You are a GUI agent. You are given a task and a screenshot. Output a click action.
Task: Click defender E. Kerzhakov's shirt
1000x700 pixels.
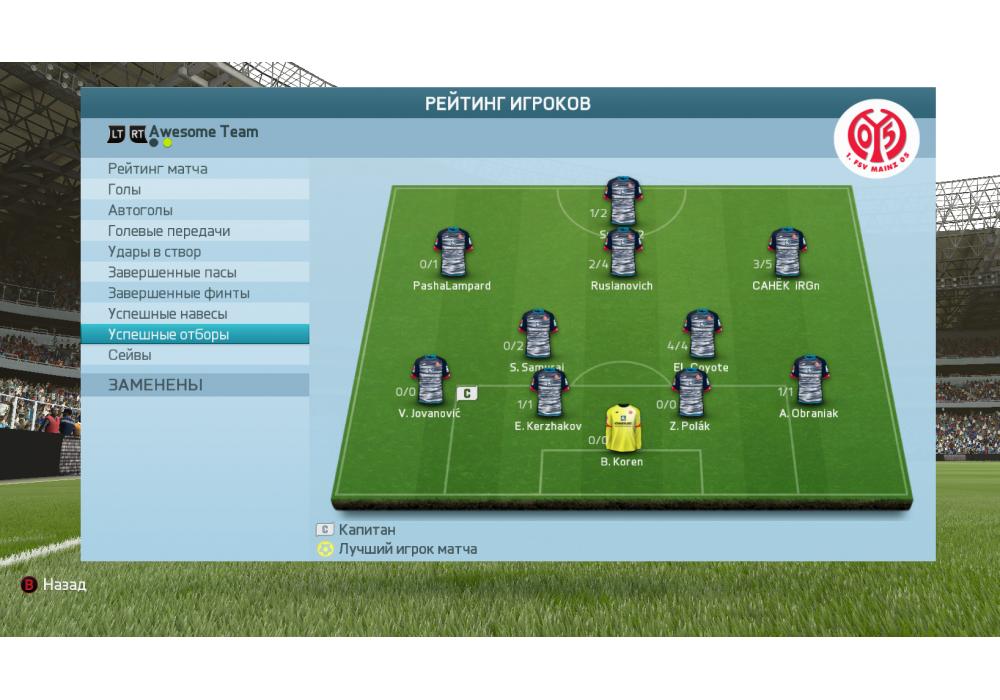point(548,394)
